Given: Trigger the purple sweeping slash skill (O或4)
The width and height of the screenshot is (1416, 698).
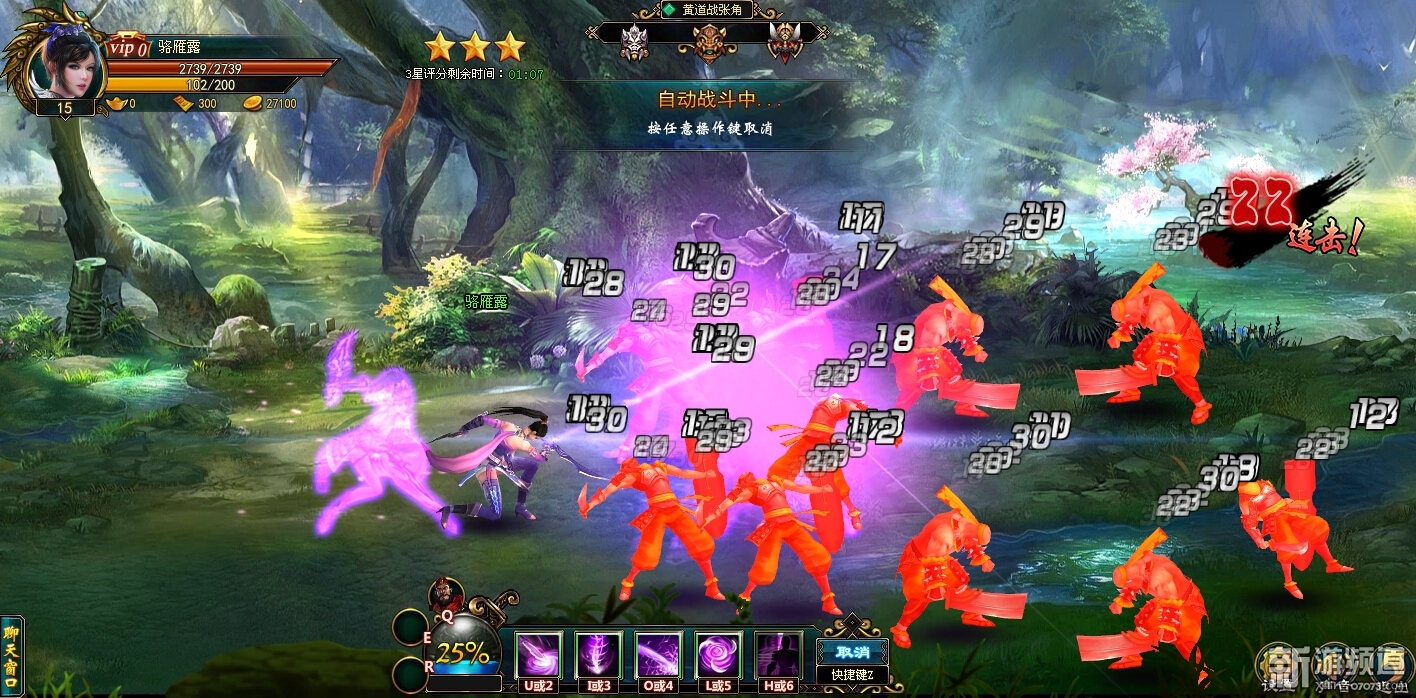Looking at the screenshot, I should click(x=659, y=655).
